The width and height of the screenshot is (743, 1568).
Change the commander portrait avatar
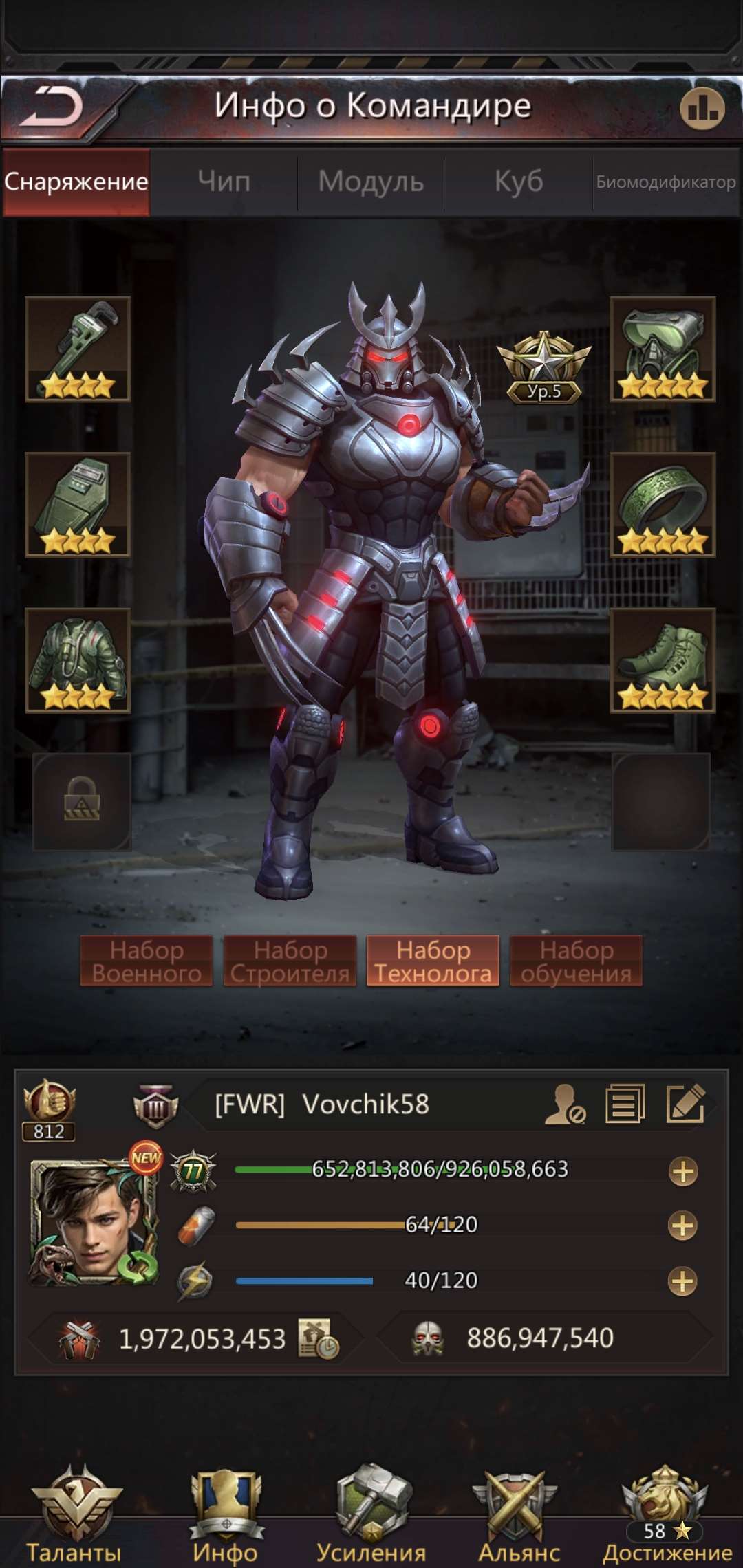pos(93,1222)
